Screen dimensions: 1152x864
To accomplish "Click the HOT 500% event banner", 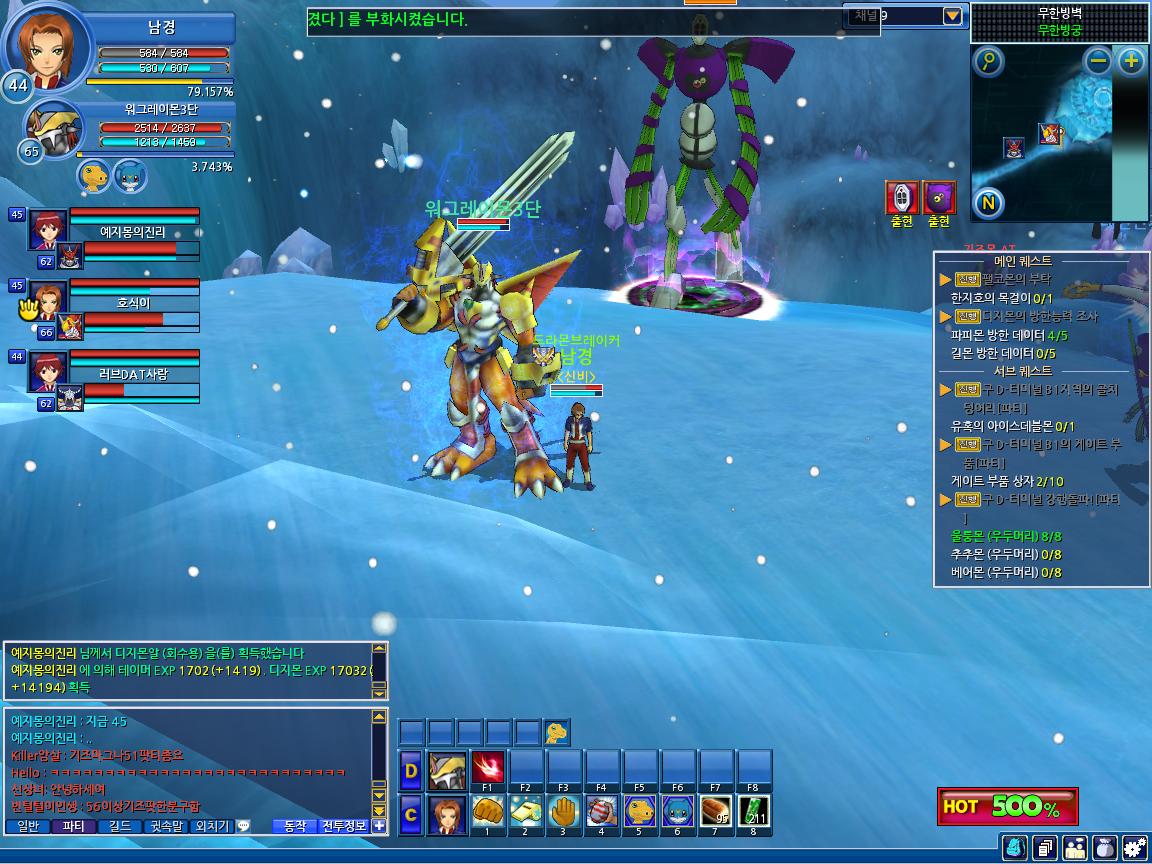I will point(1007,806).
